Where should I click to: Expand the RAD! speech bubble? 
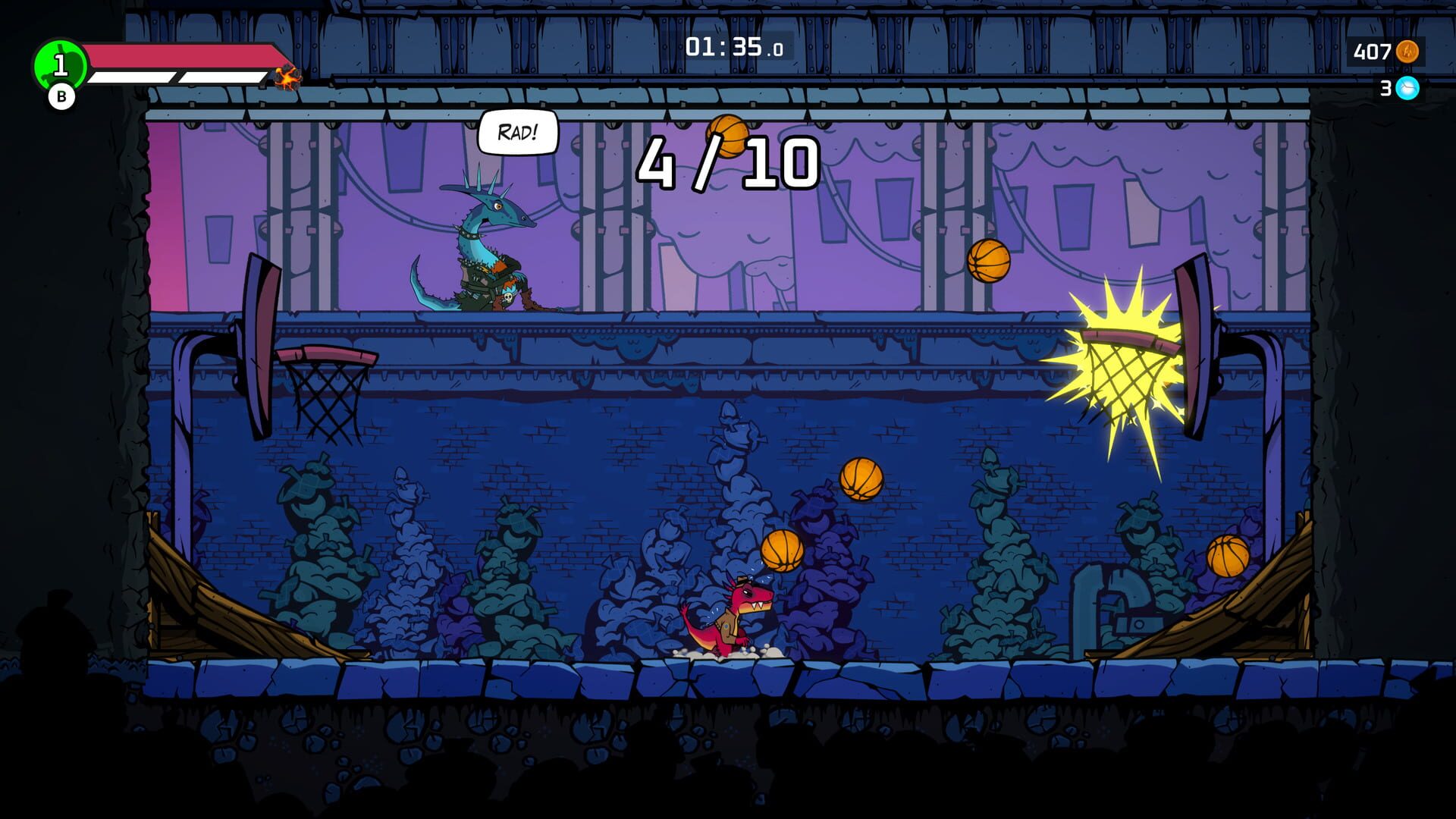[518, 130]
